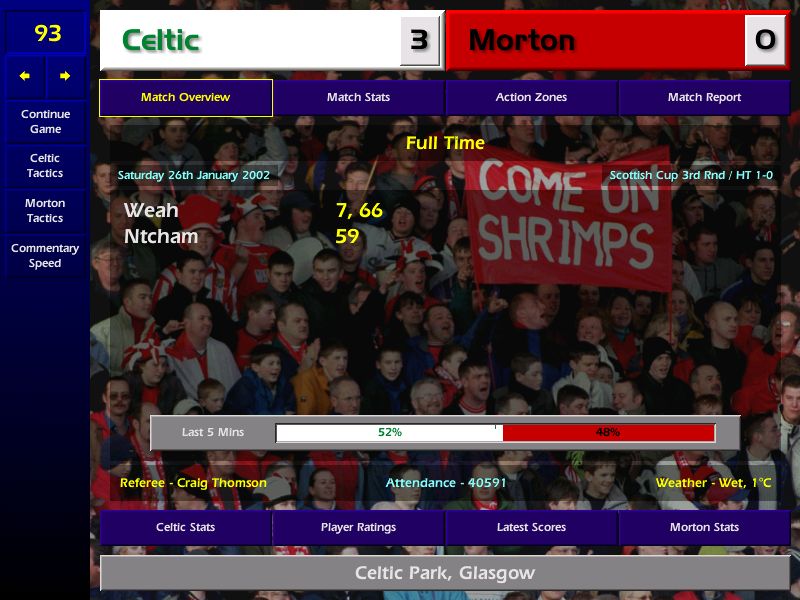Open Morton Tactics
Image resolution: width=800 pixels, height=600 pixels.
pos(45,210)
